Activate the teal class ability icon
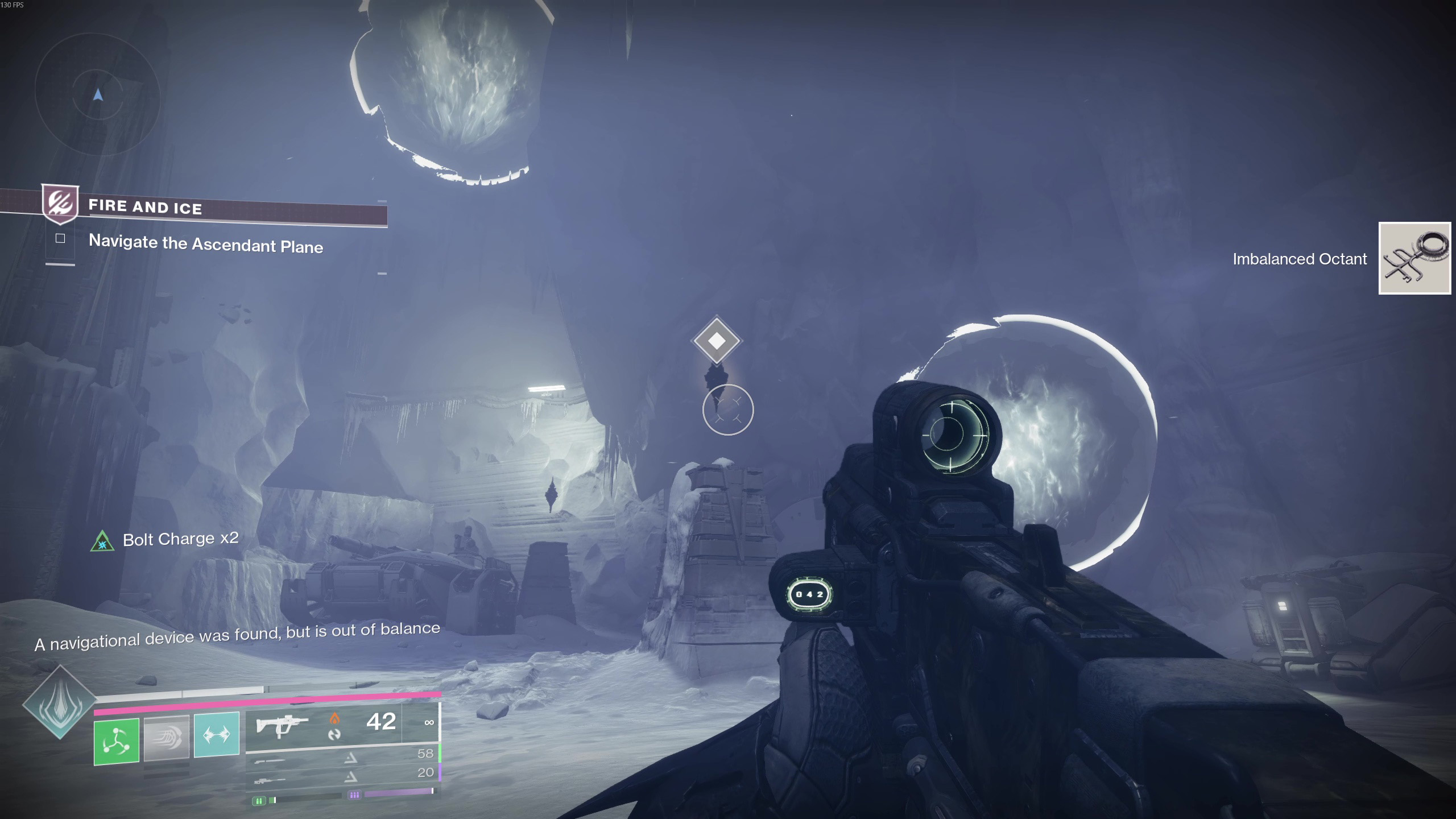 pos(217,734)
